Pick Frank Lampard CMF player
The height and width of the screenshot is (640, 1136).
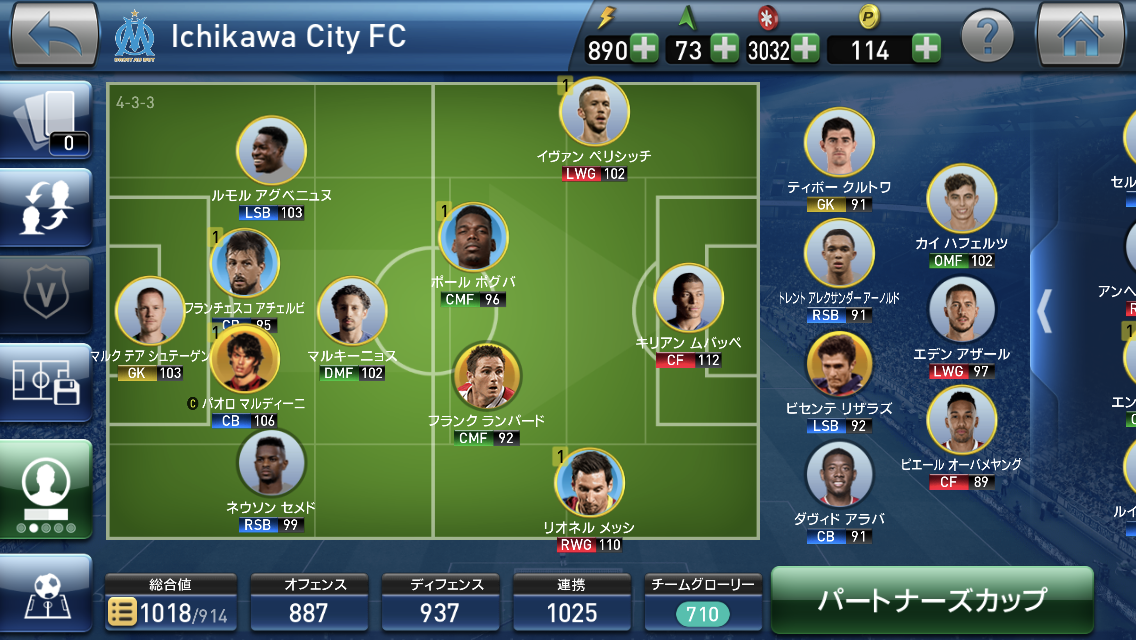(486, 376)
